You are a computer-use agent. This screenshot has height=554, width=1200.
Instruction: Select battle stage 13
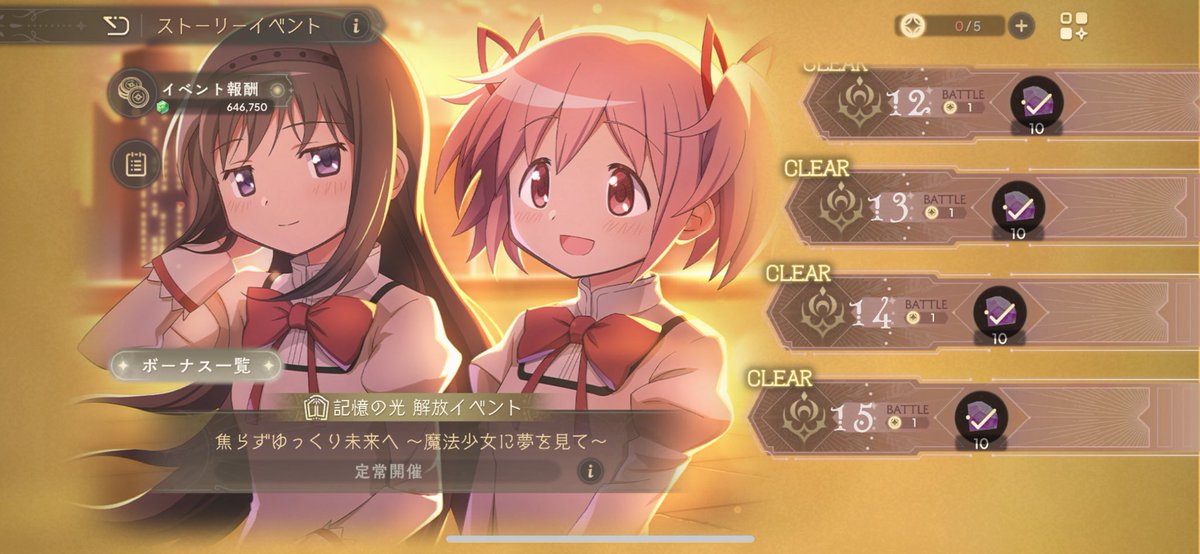pyautogui.click(x=900, y=206)
